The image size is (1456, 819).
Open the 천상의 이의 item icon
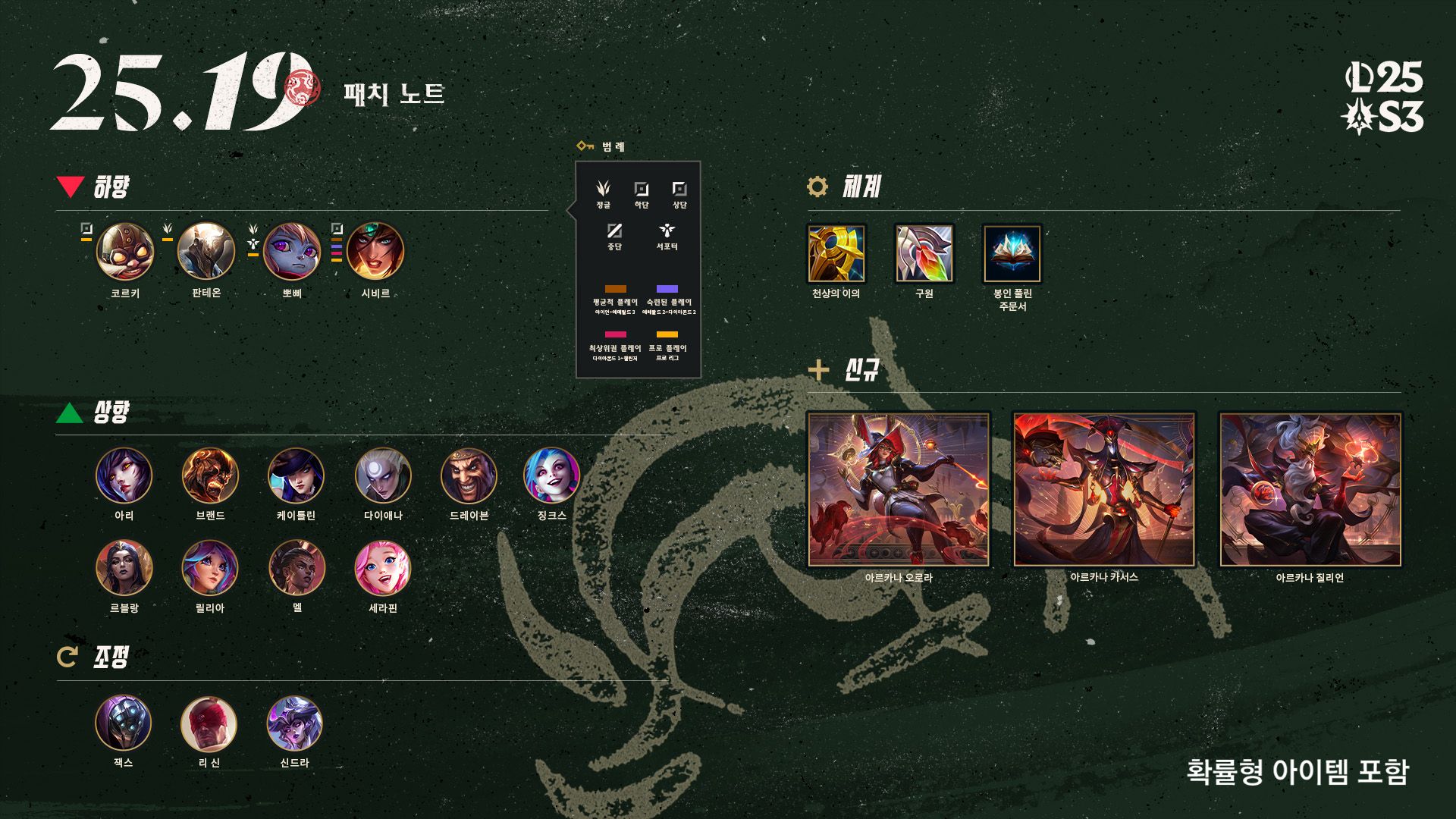[836, 253]
